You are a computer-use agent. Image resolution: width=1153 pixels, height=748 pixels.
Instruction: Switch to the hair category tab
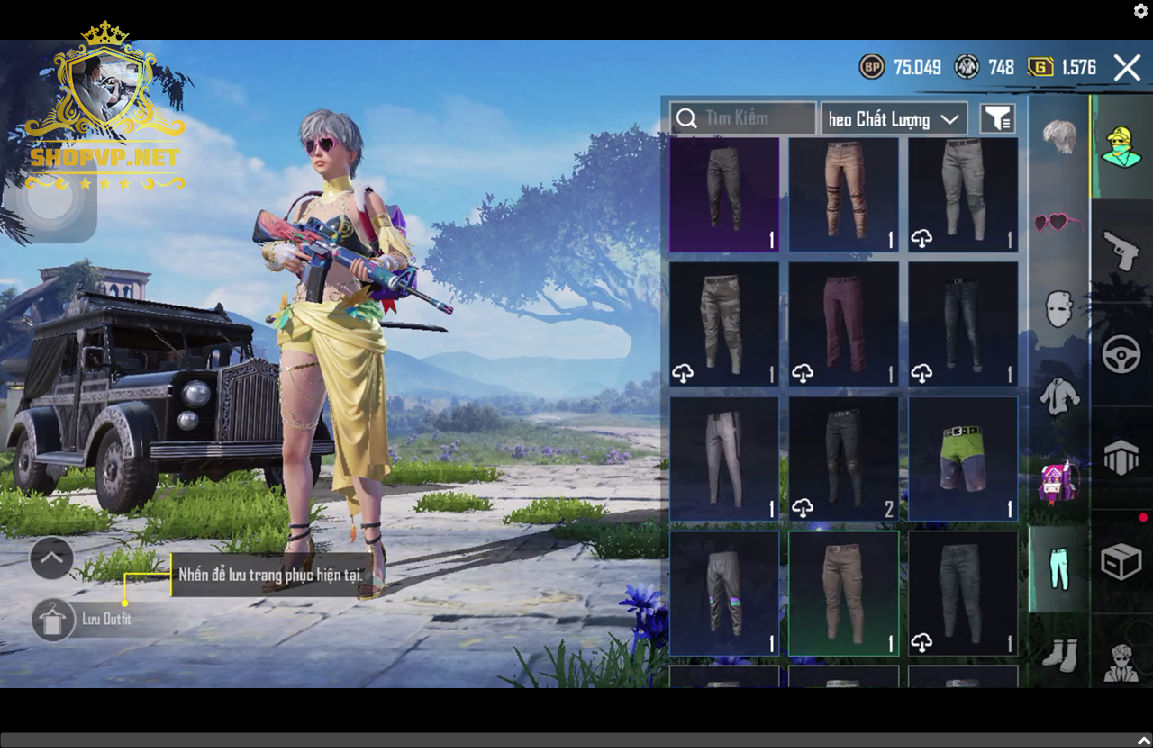pyautogui.click(x=1059, y=136)
